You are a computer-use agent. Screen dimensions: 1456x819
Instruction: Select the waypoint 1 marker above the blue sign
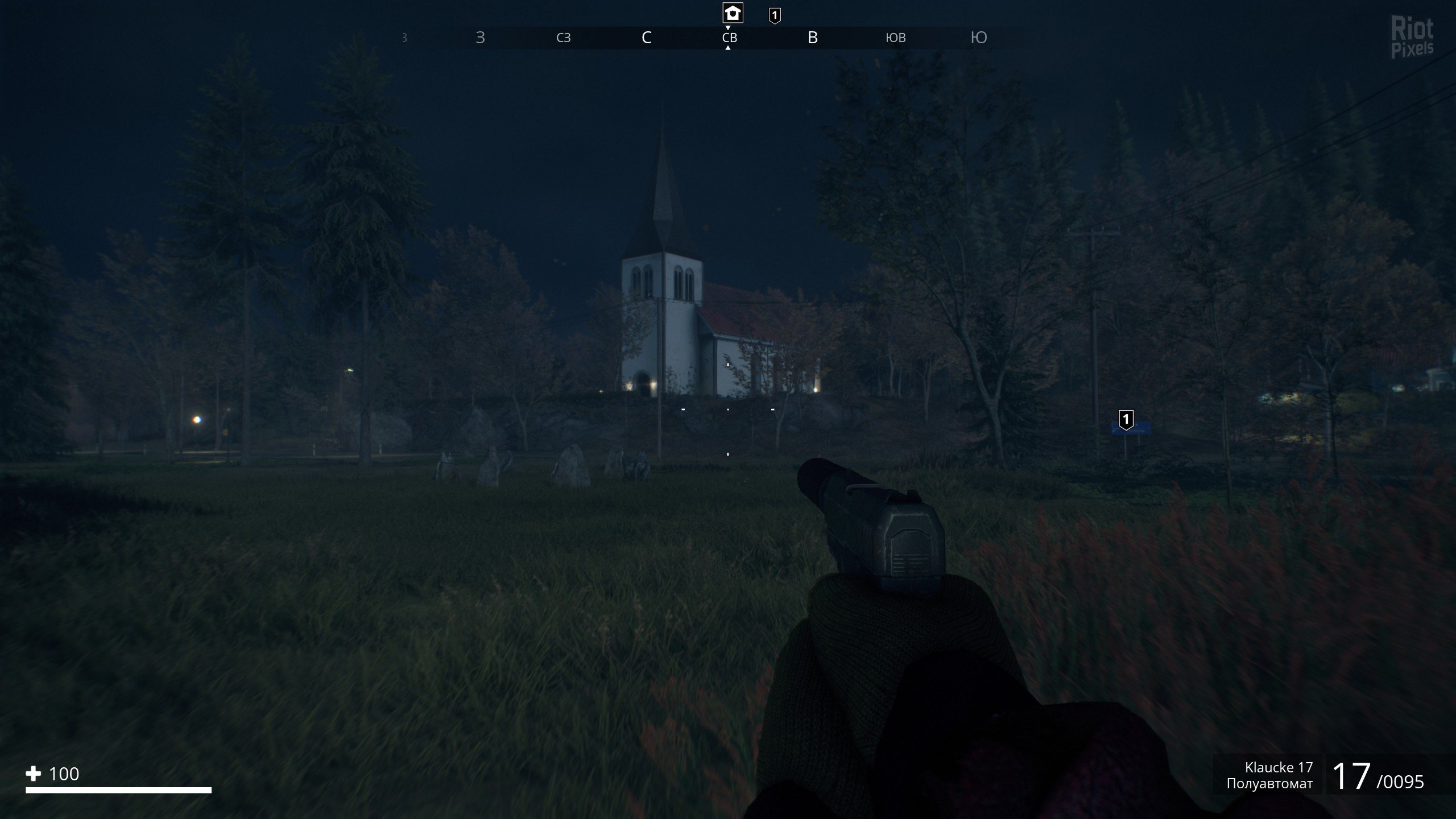pos(1126,420)
